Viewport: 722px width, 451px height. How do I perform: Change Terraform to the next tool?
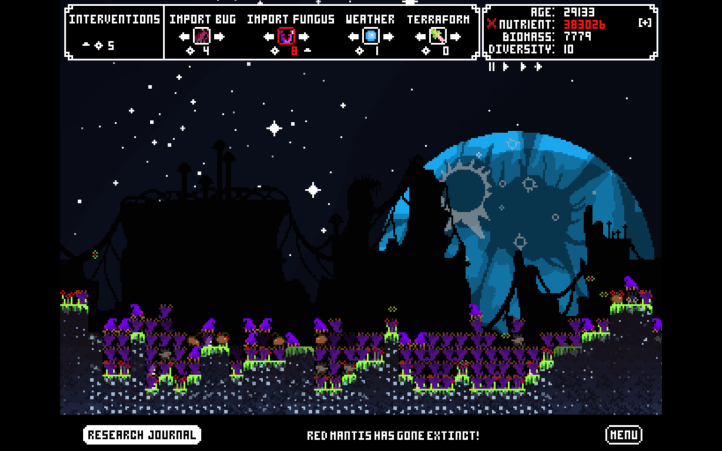pyautogui.click(x=455, y=37)
